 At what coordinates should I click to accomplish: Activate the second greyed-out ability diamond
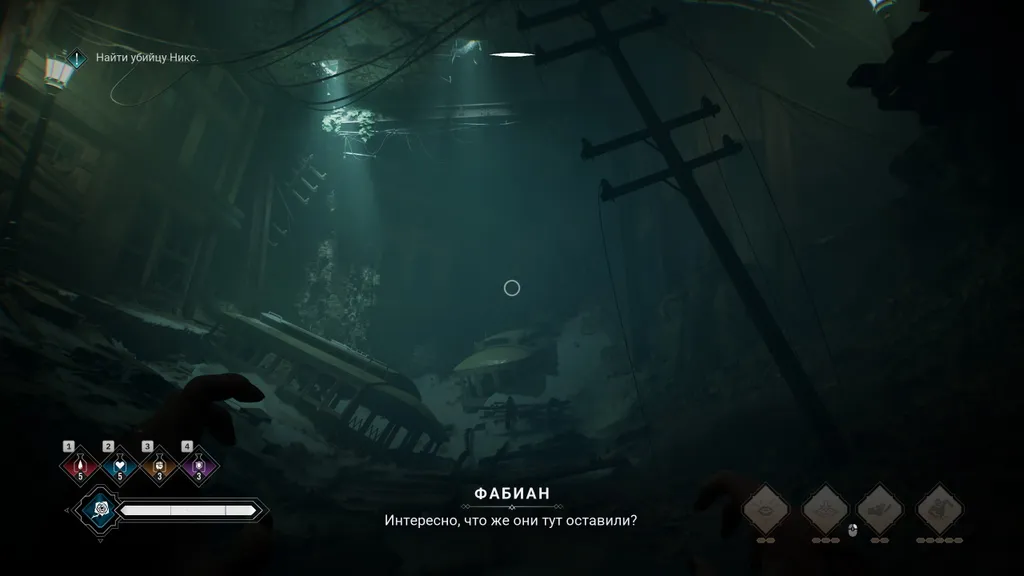tap(825, 508)
